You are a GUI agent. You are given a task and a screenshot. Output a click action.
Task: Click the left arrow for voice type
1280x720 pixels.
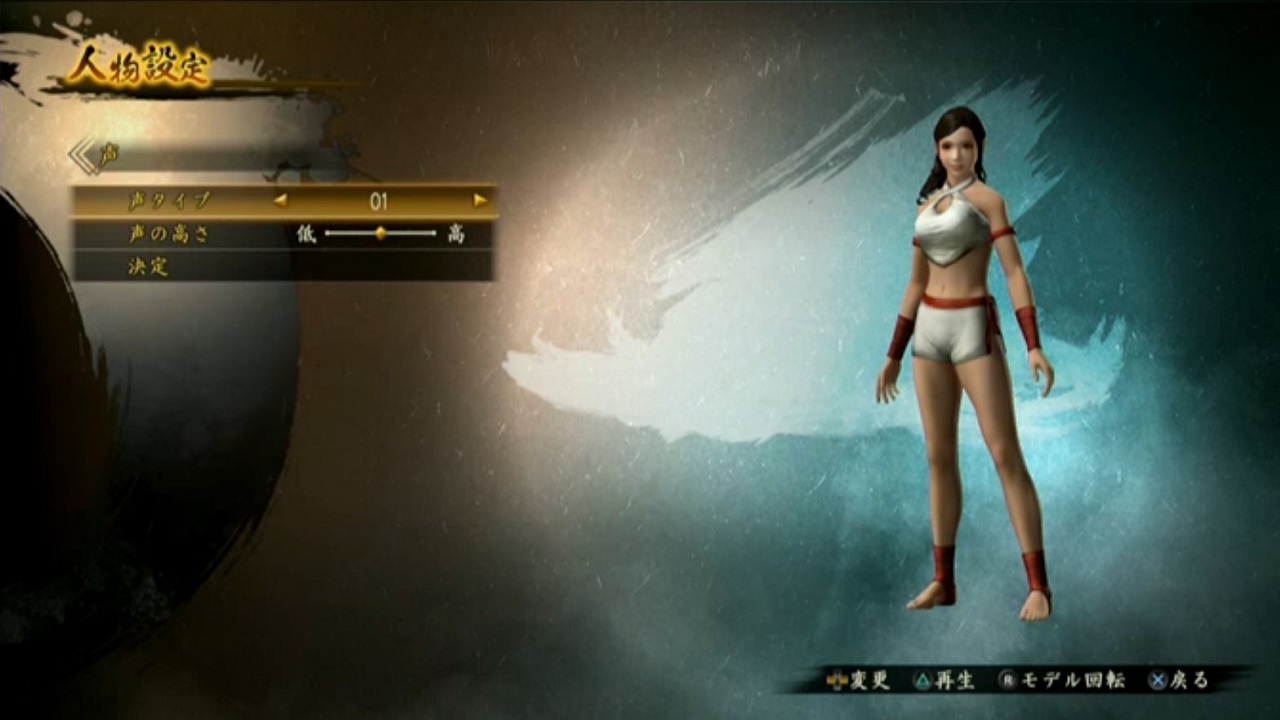281,200
